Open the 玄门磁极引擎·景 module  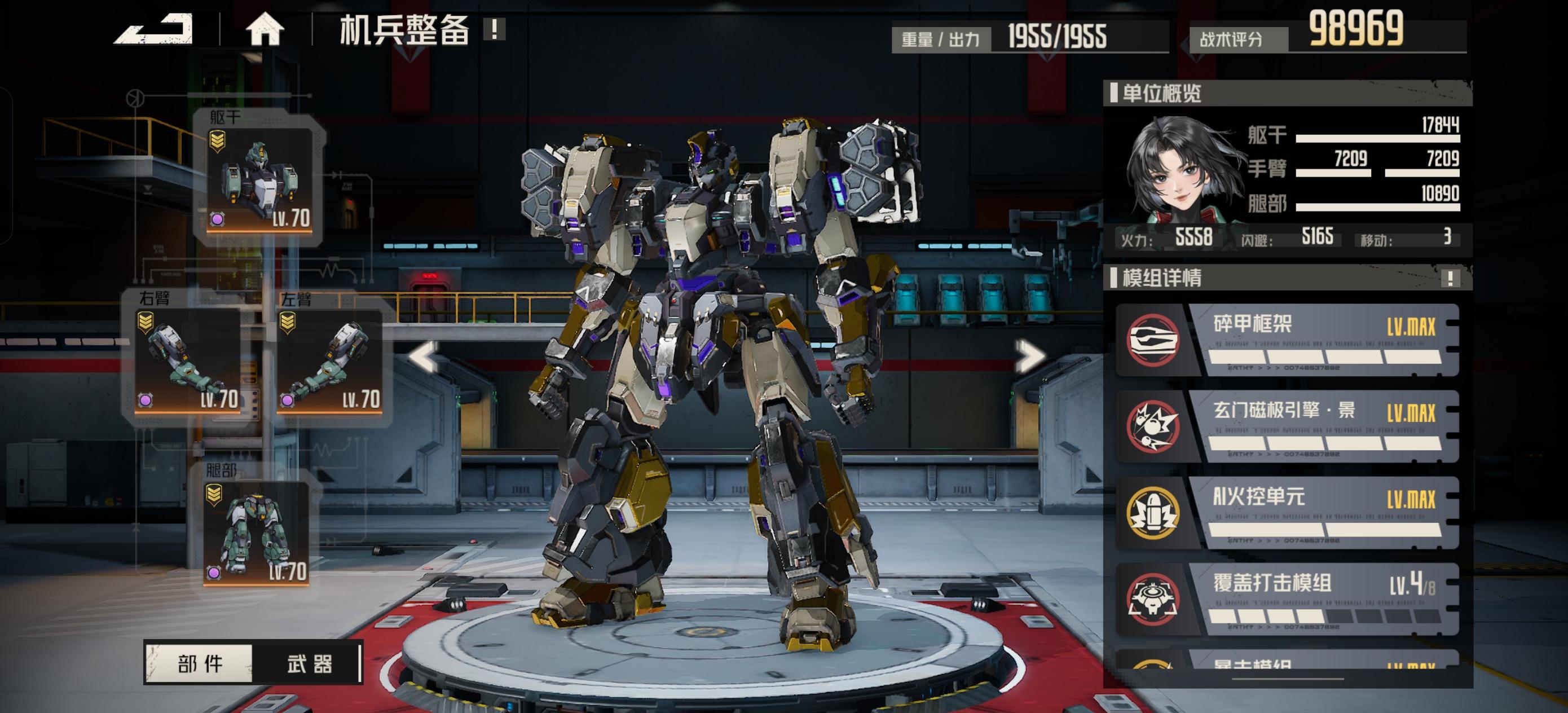1287,426
